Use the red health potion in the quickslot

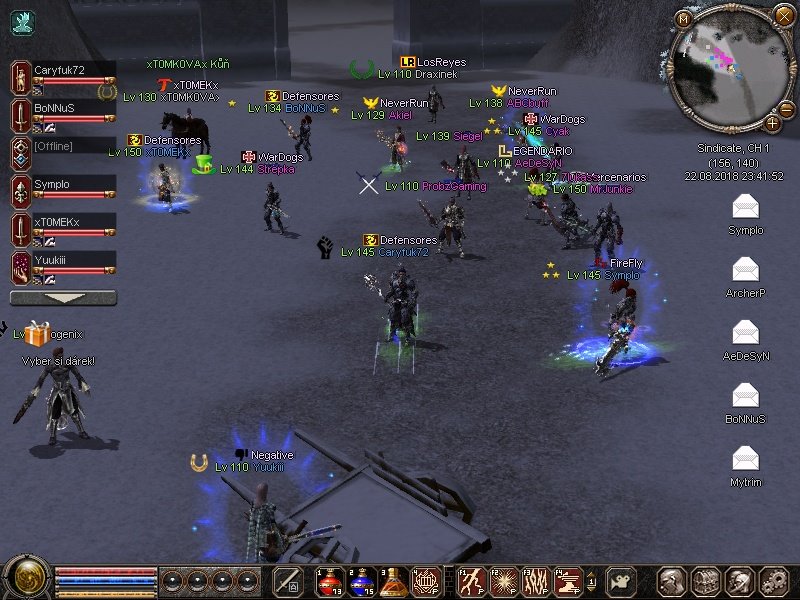tap(329, 580)
